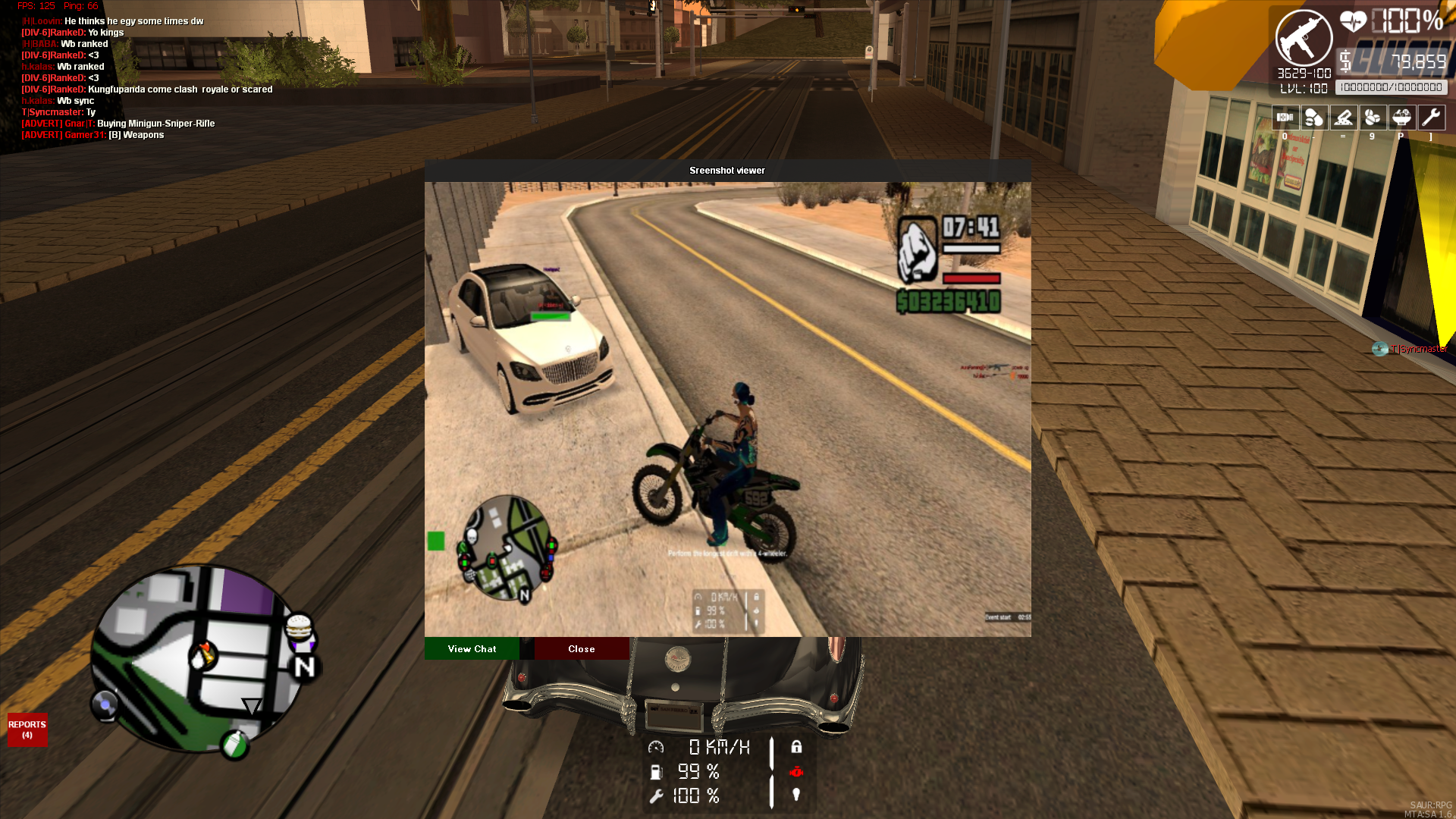Click the ADVERT Gamer31 chat message
Image resolution: width=1456 pixels, height=819 pixels.
click(x=93, y=135)
